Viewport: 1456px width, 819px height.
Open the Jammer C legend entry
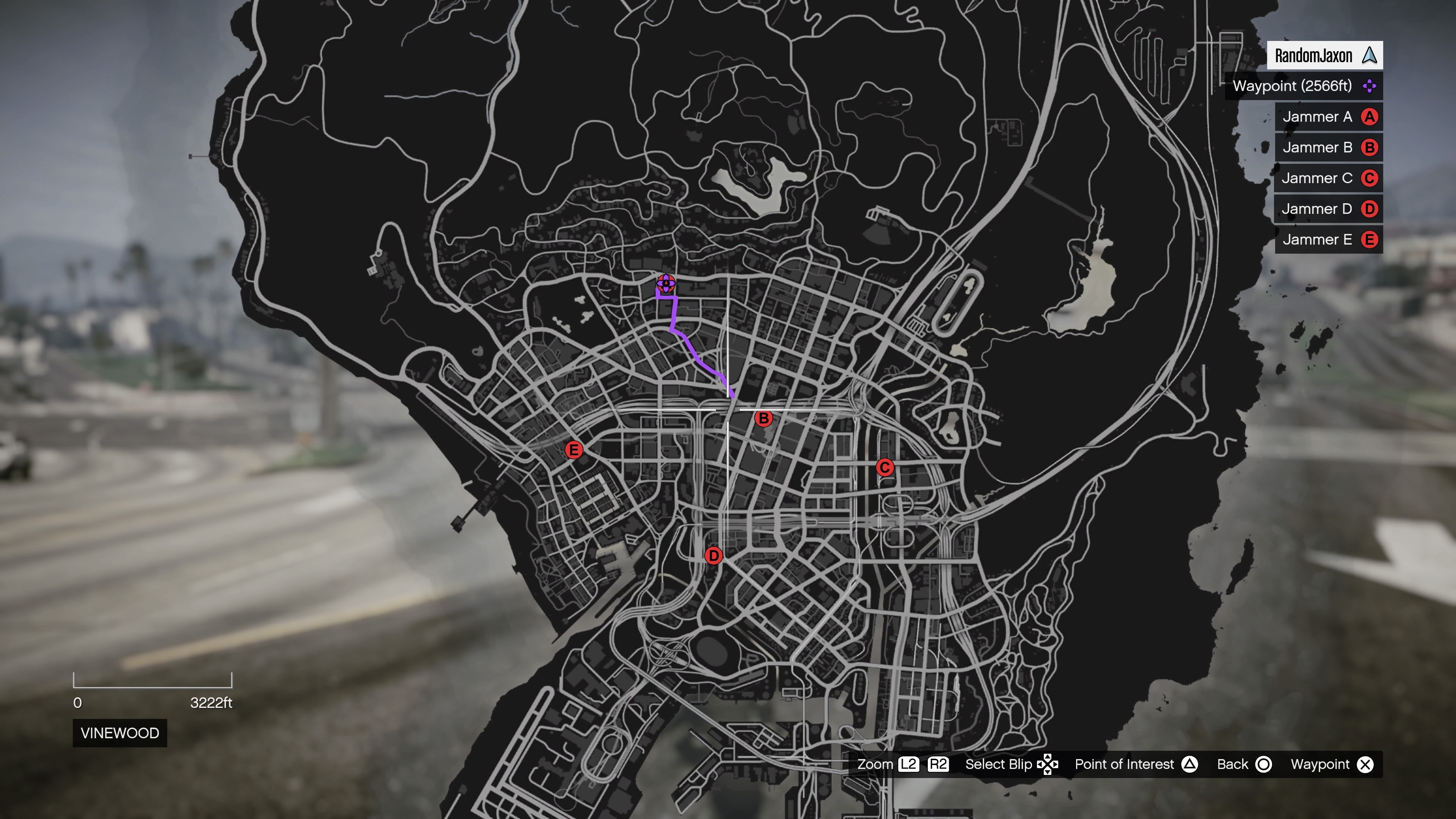click(x=1328, y=178)
